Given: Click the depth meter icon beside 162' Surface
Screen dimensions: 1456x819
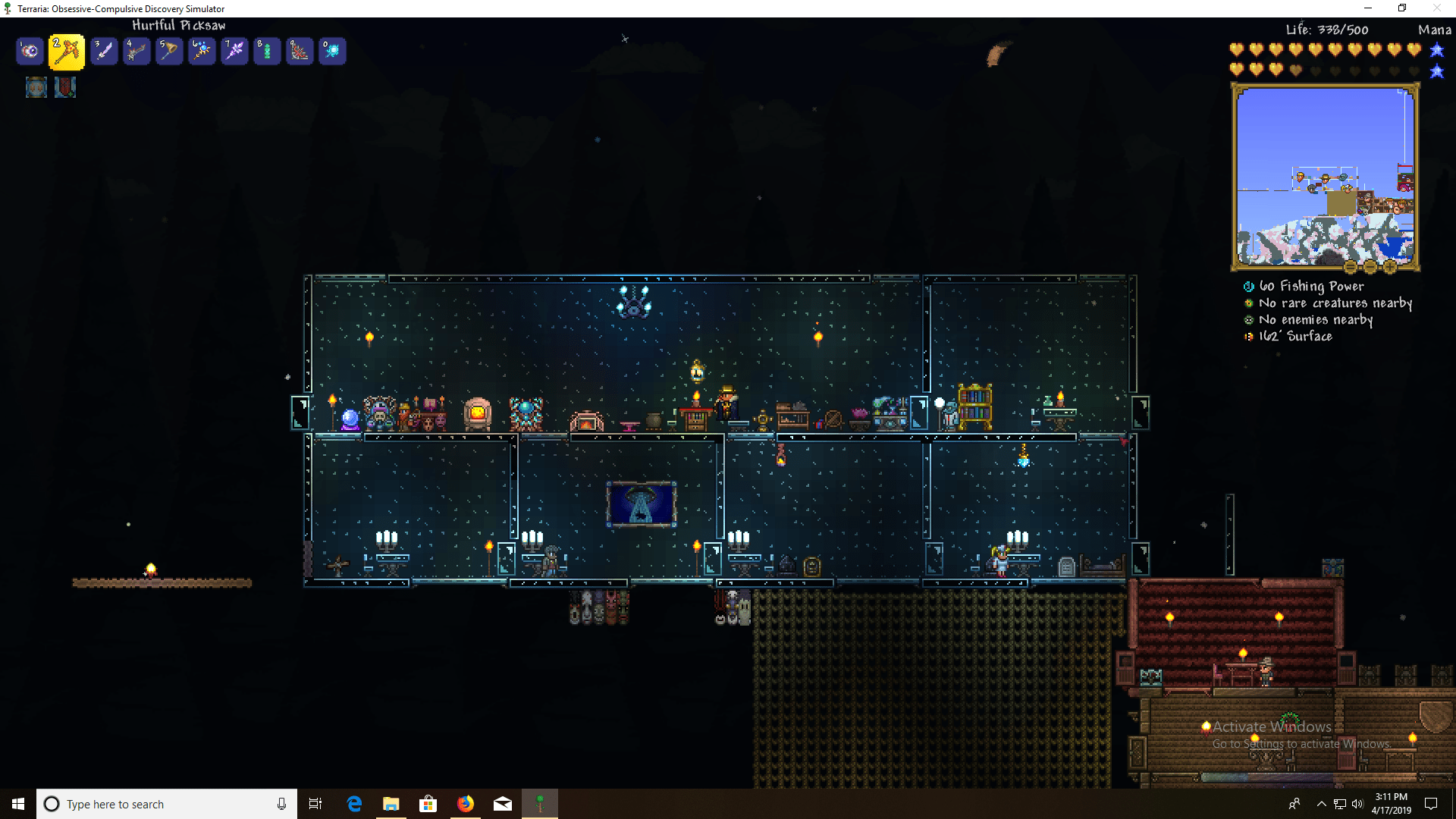Looking at the screenshot, I should click(x=1248, y=336).
